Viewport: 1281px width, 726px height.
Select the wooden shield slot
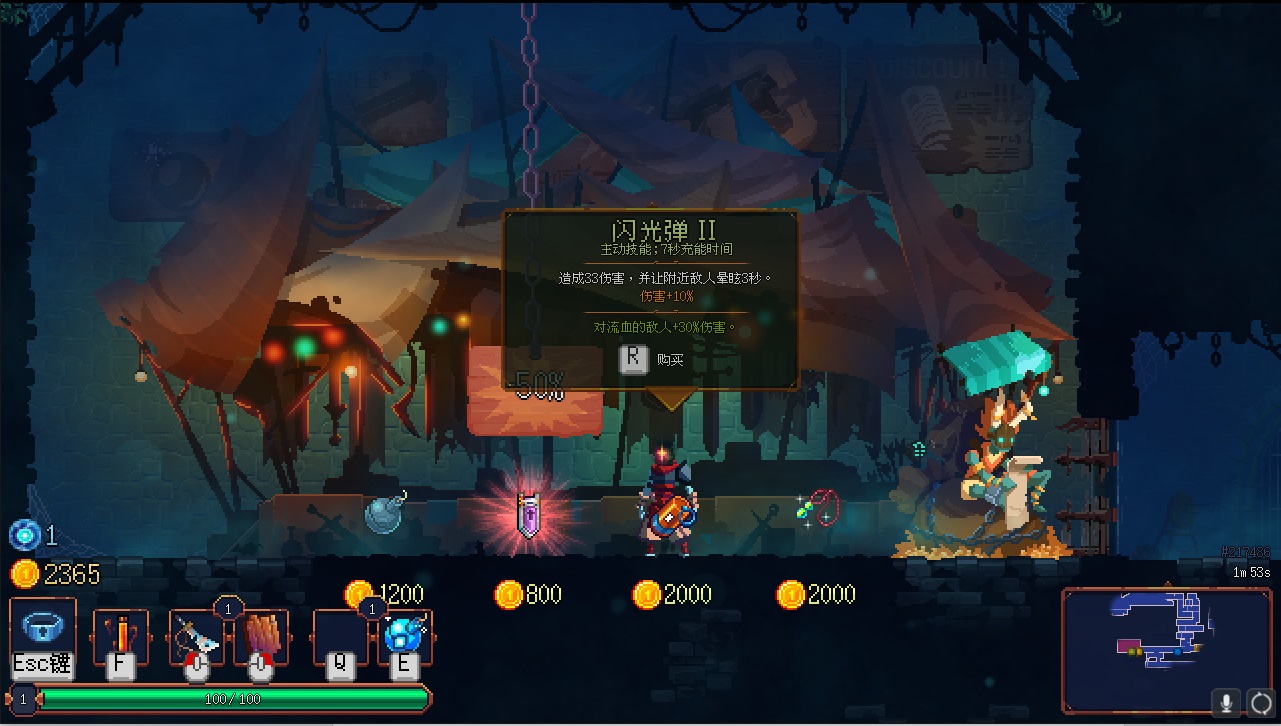(x=261, y=635)
